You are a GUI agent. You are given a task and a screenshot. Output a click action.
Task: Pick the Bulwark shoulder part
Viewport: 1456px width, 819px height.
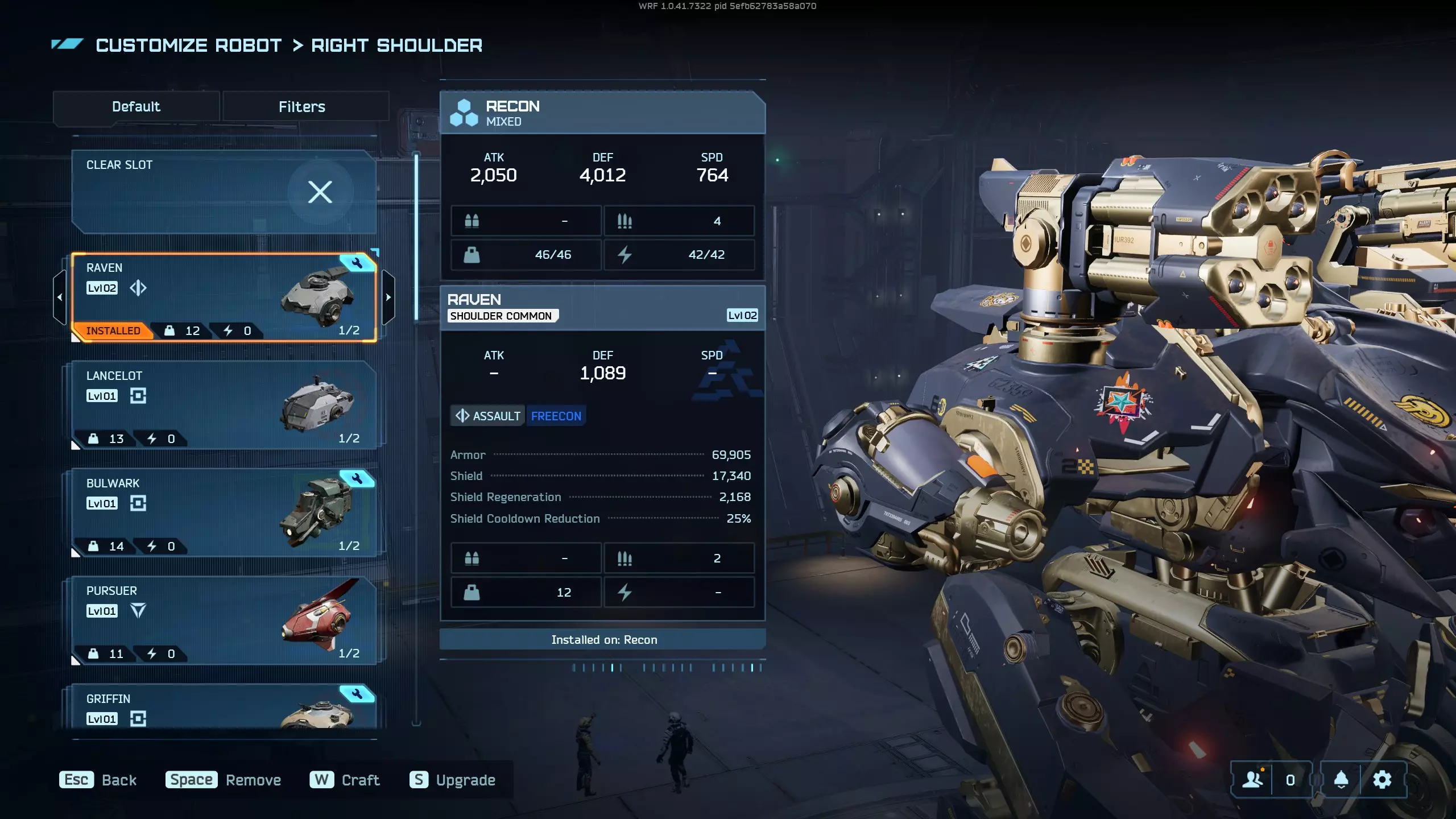[x=224, y=512]
